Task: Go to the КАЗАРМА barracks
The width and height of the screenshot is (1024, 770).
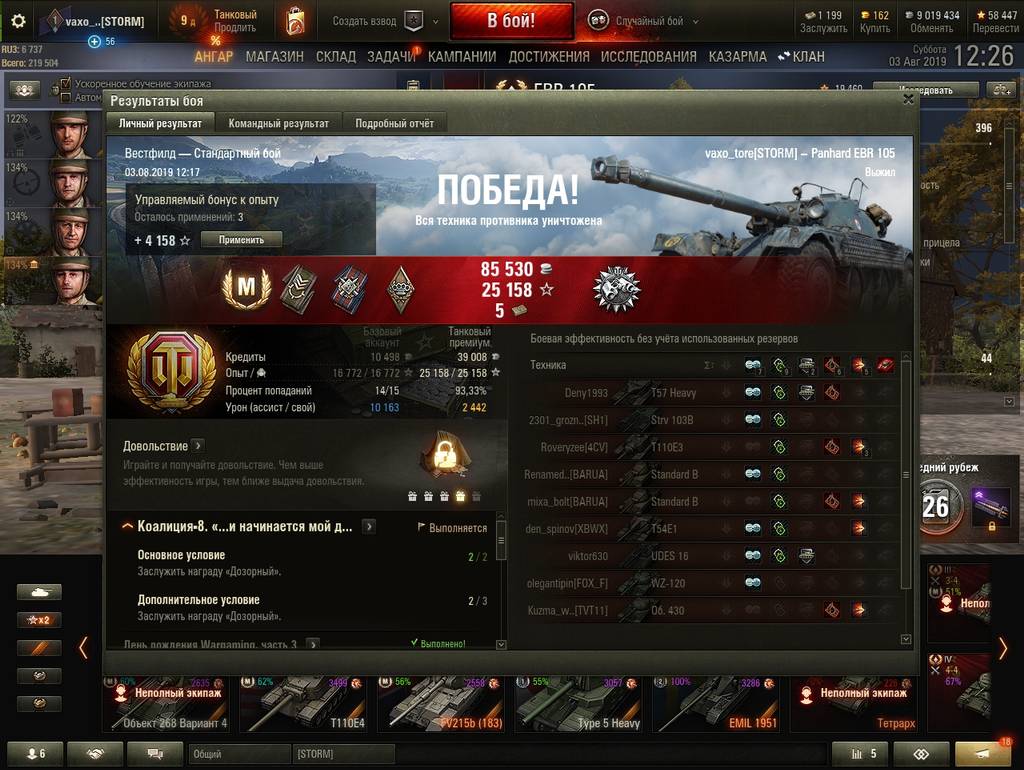Action: [738, 57]
